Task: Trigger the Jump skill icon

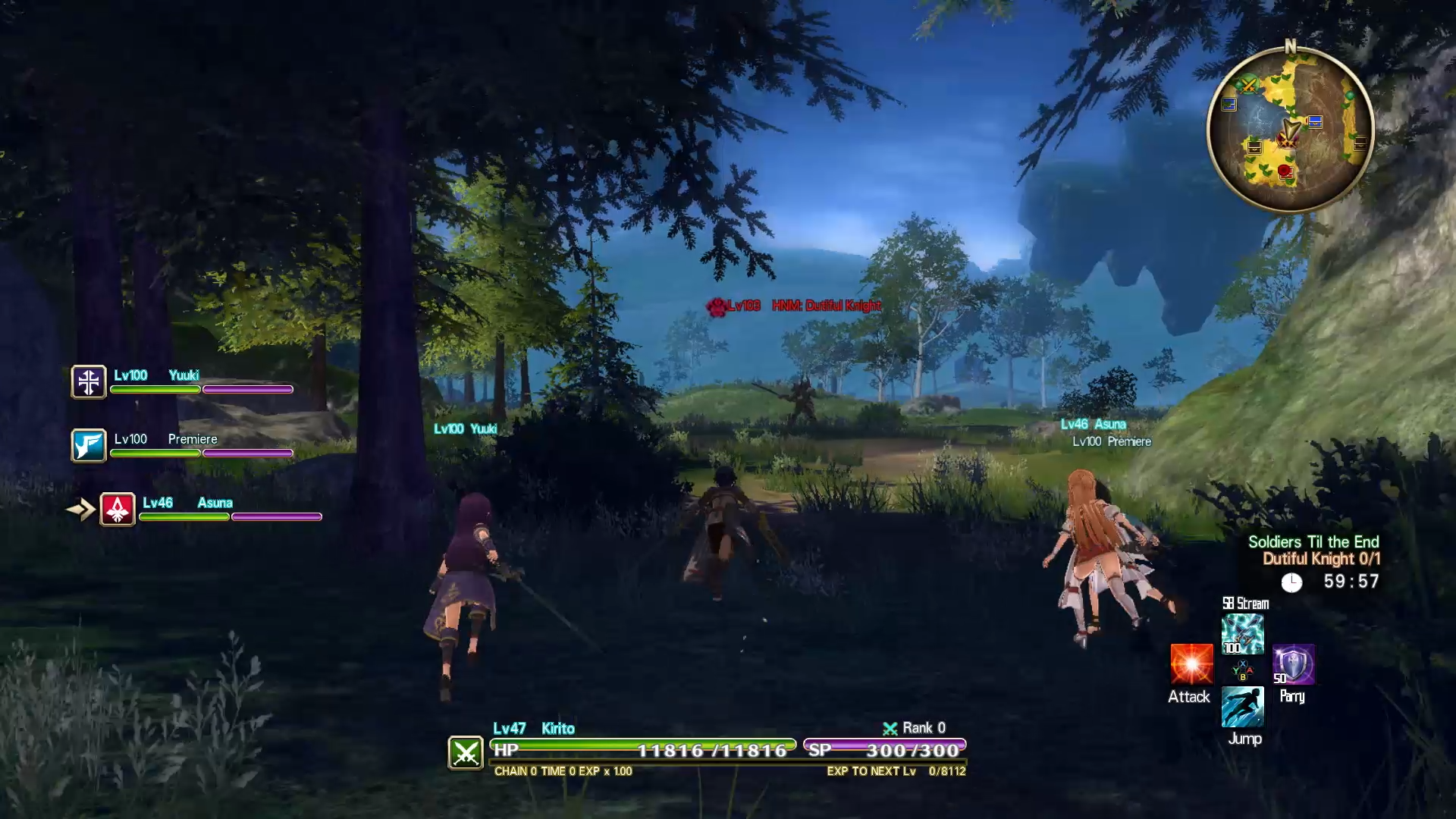Action: [x=1243, y=705]
